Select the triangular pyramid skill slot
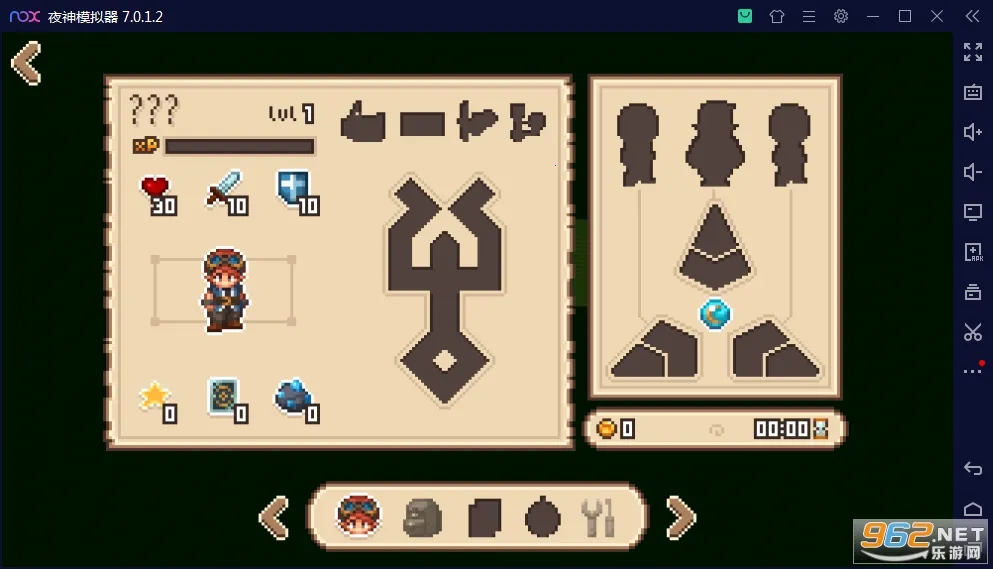 715,245
